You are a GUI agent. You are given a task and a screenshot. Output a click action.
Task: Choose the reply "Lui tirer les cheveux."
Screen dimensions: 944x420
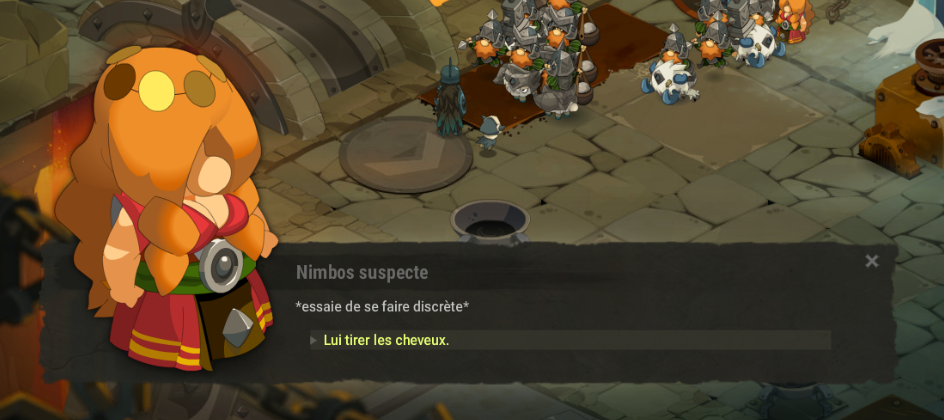386,340
